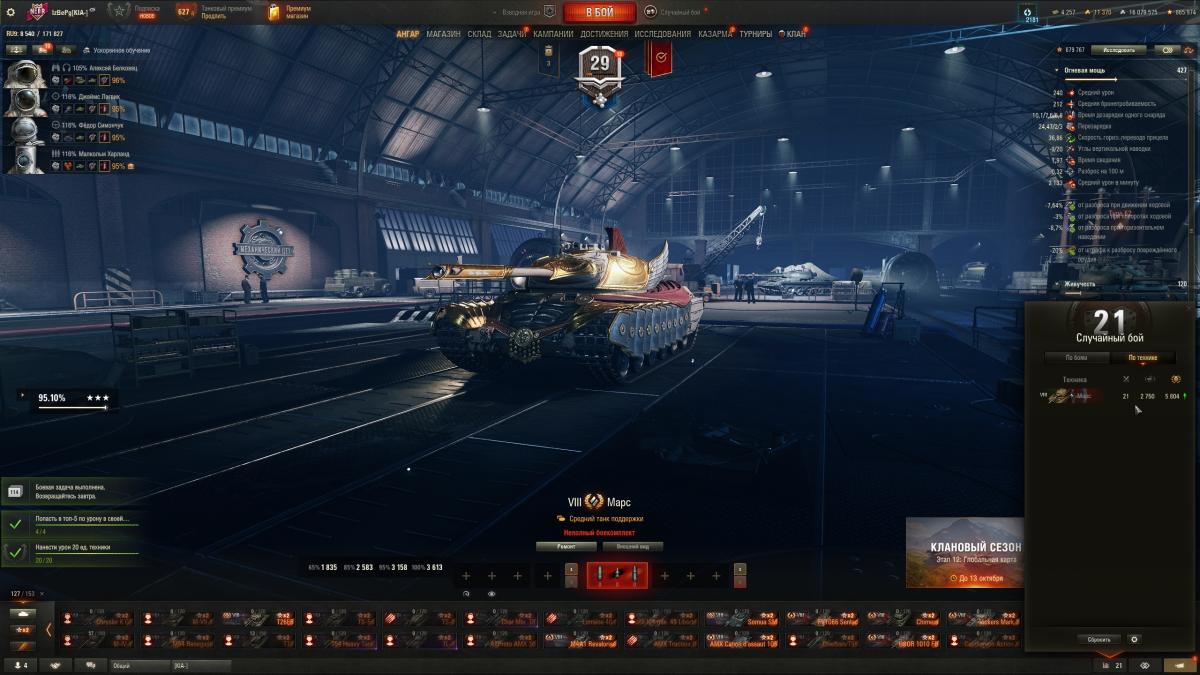Open the Клан (Clan) tab
Screen dimensions: 1200x675
[796, 34]
